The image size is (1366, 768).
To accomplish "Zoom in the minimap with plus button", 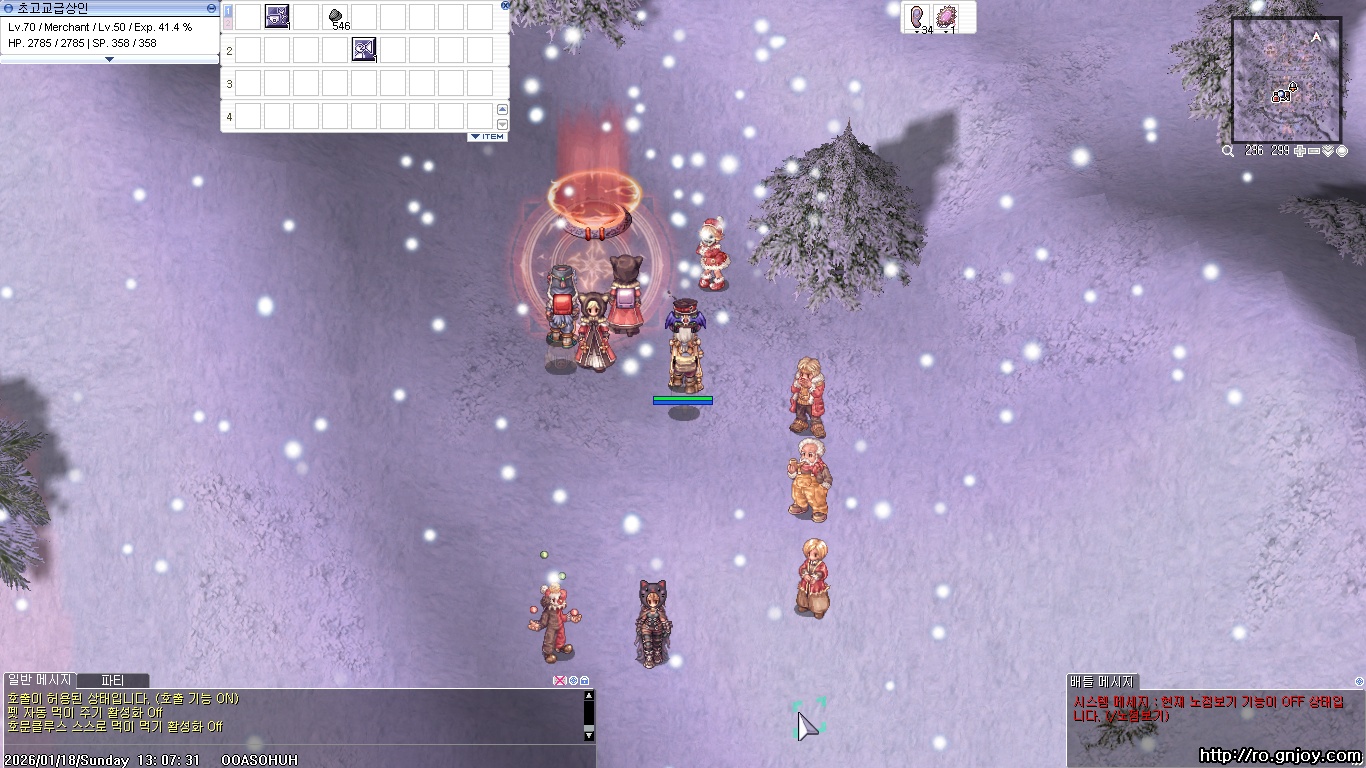I will 1299,151.
